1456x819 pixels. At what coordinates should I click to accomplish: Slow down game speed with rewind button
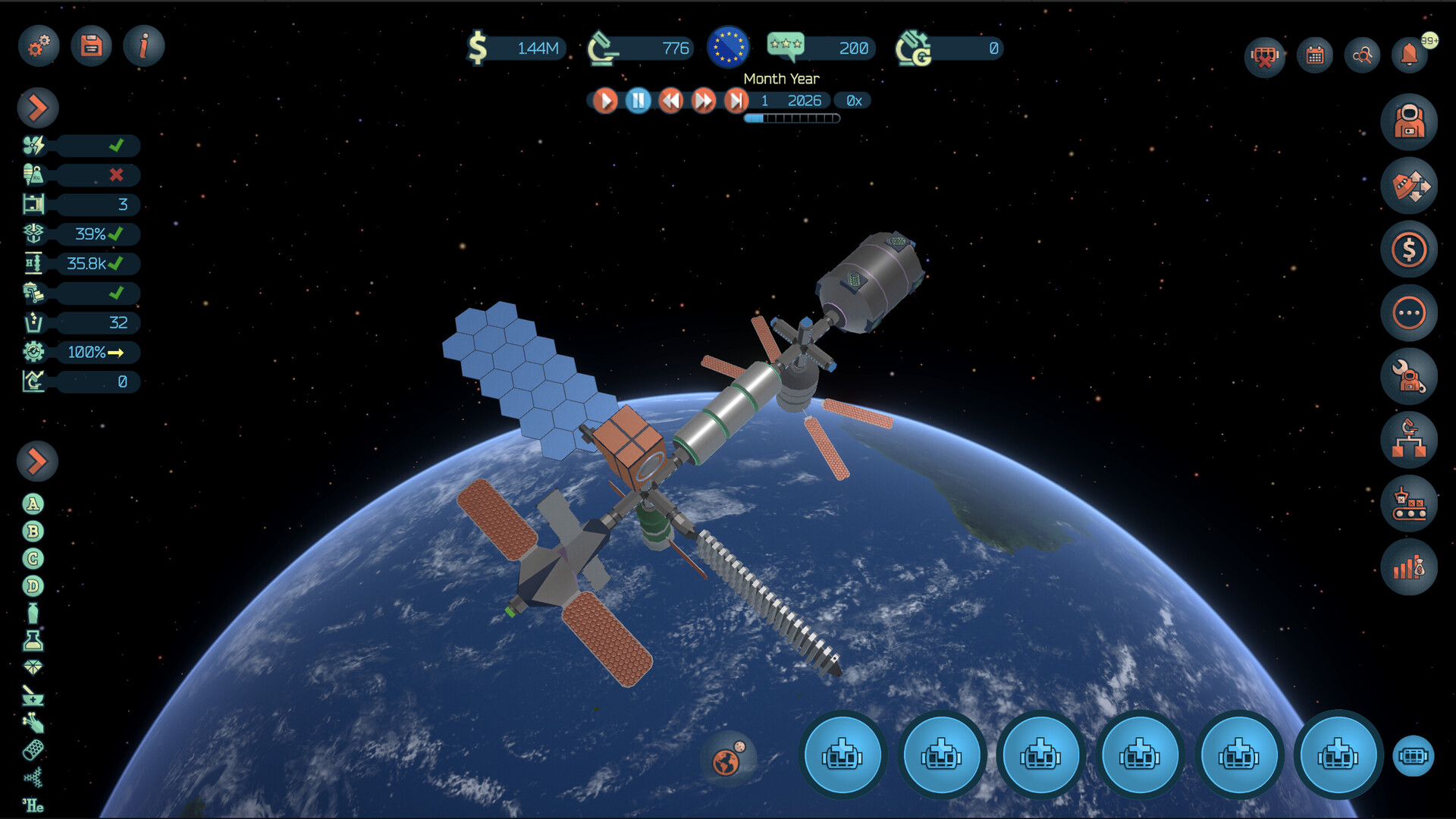click(671, 101)
